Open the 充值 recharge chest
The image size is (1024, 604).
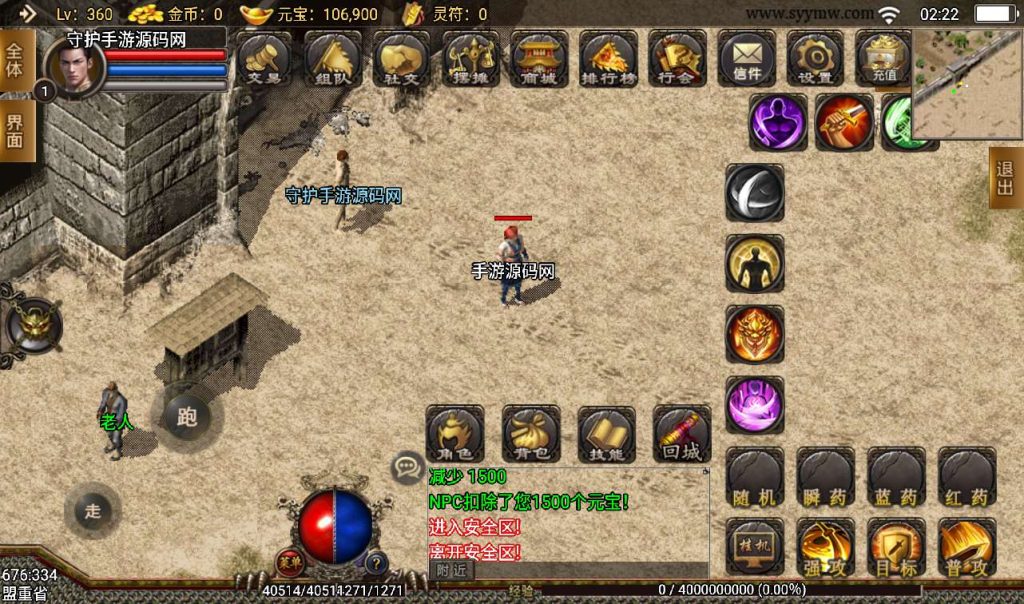[x=883, y=57]
